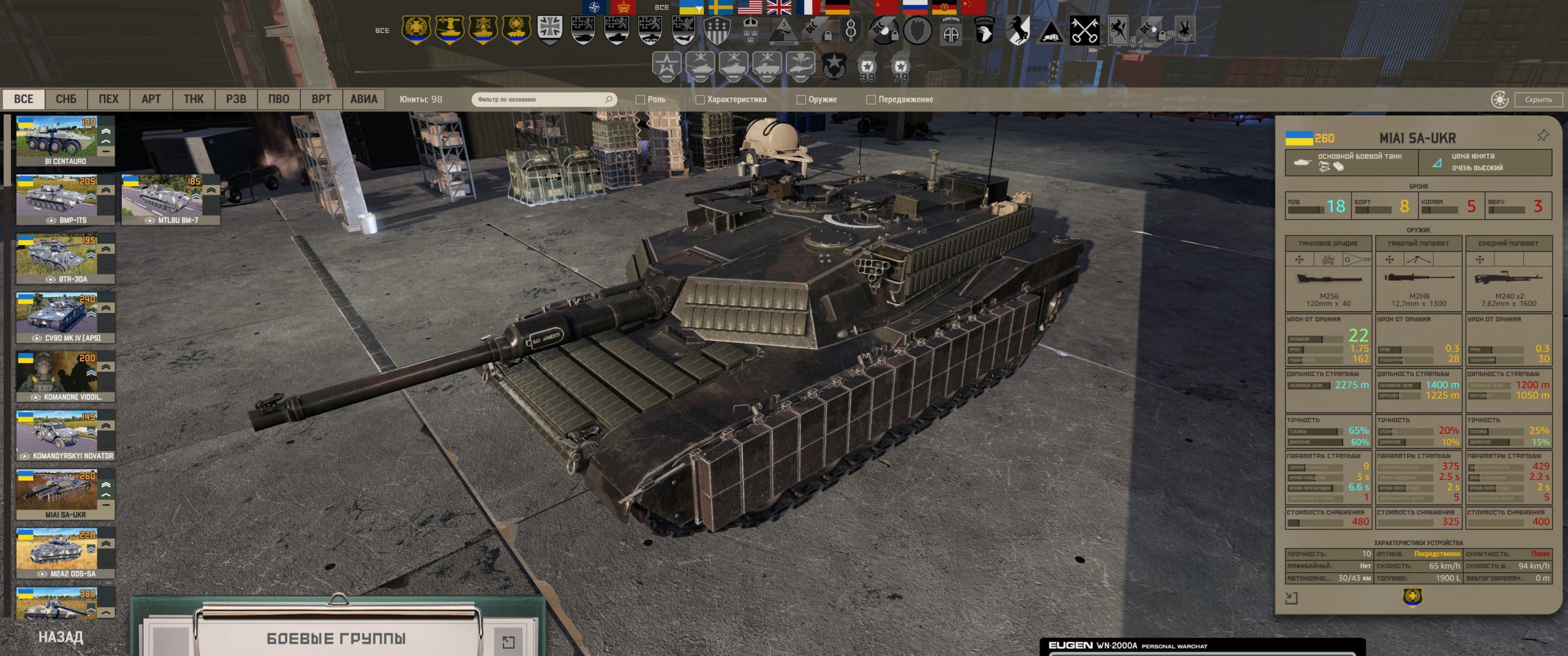Screen dimensions: 1568x656
Task: Open the АВИА aviation tab
Action: coord(363,99)
